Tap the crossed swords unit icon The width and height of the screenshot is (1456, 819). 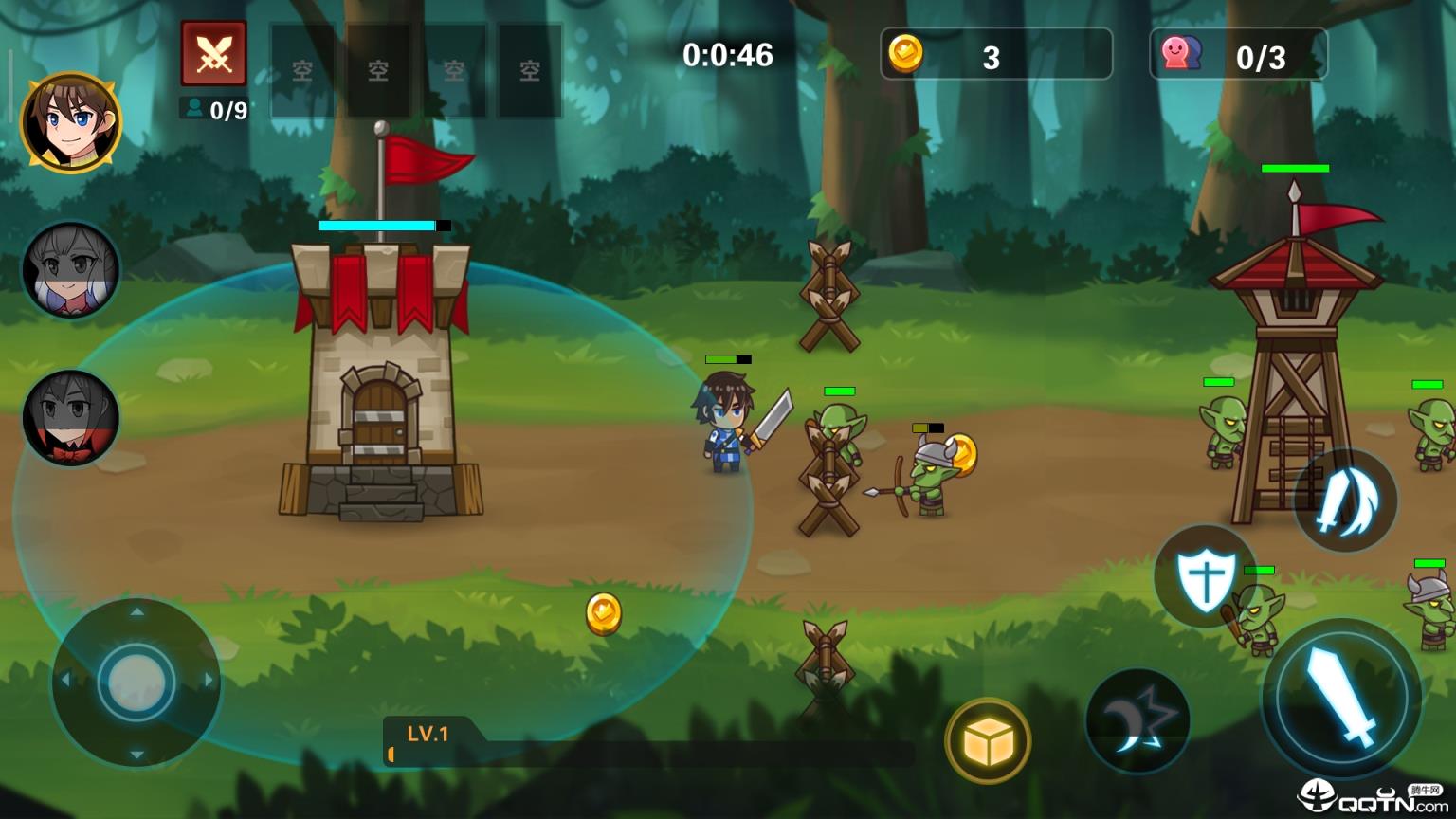[214, 54]
